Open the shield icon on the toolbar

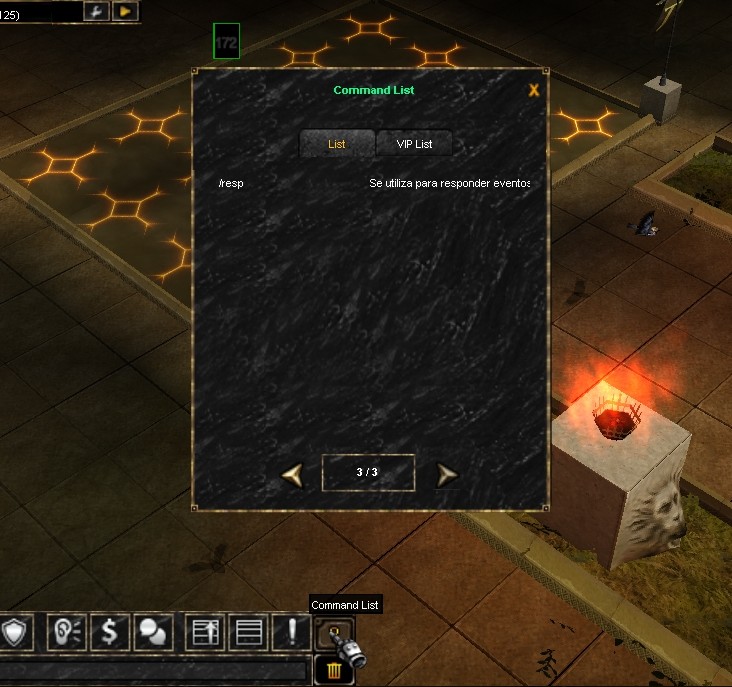pyautogui.click(x=17, y=632)
